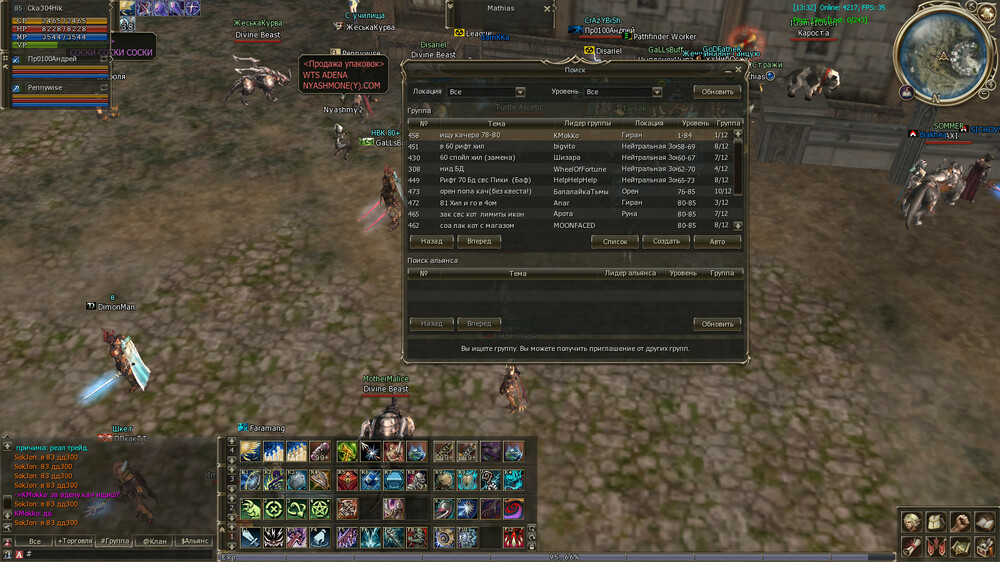Switch to the $Альянс chat tab

pos(194,541)
